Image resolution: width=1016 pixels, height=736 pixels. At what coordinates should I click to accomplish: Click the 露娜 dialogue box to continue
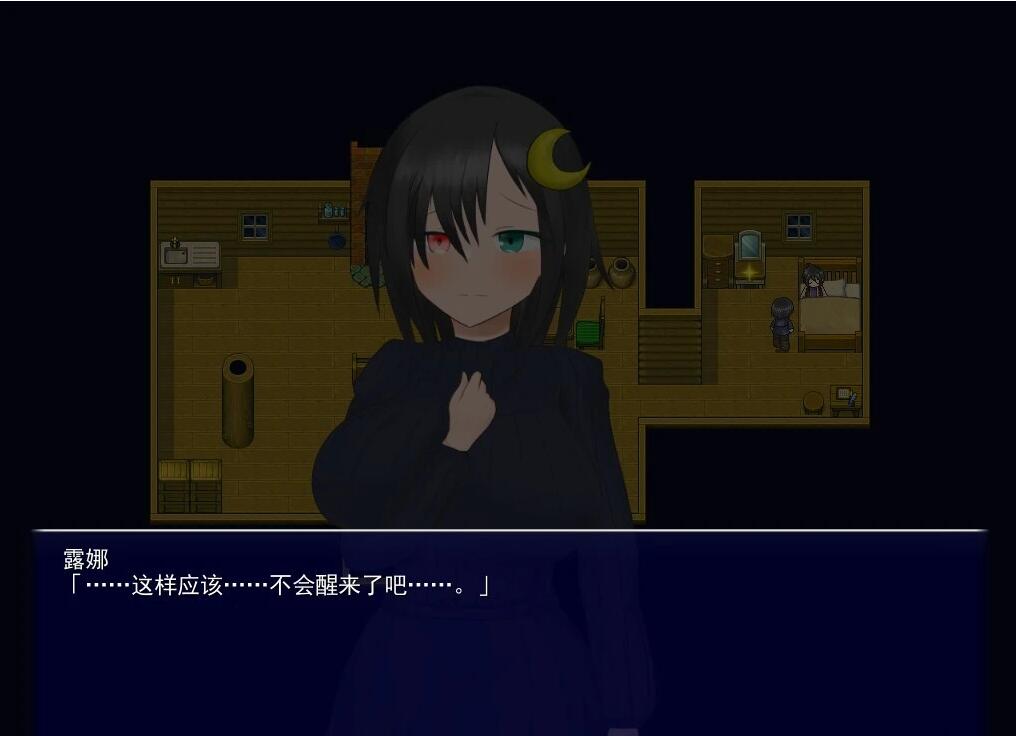(x=510, y=632)
